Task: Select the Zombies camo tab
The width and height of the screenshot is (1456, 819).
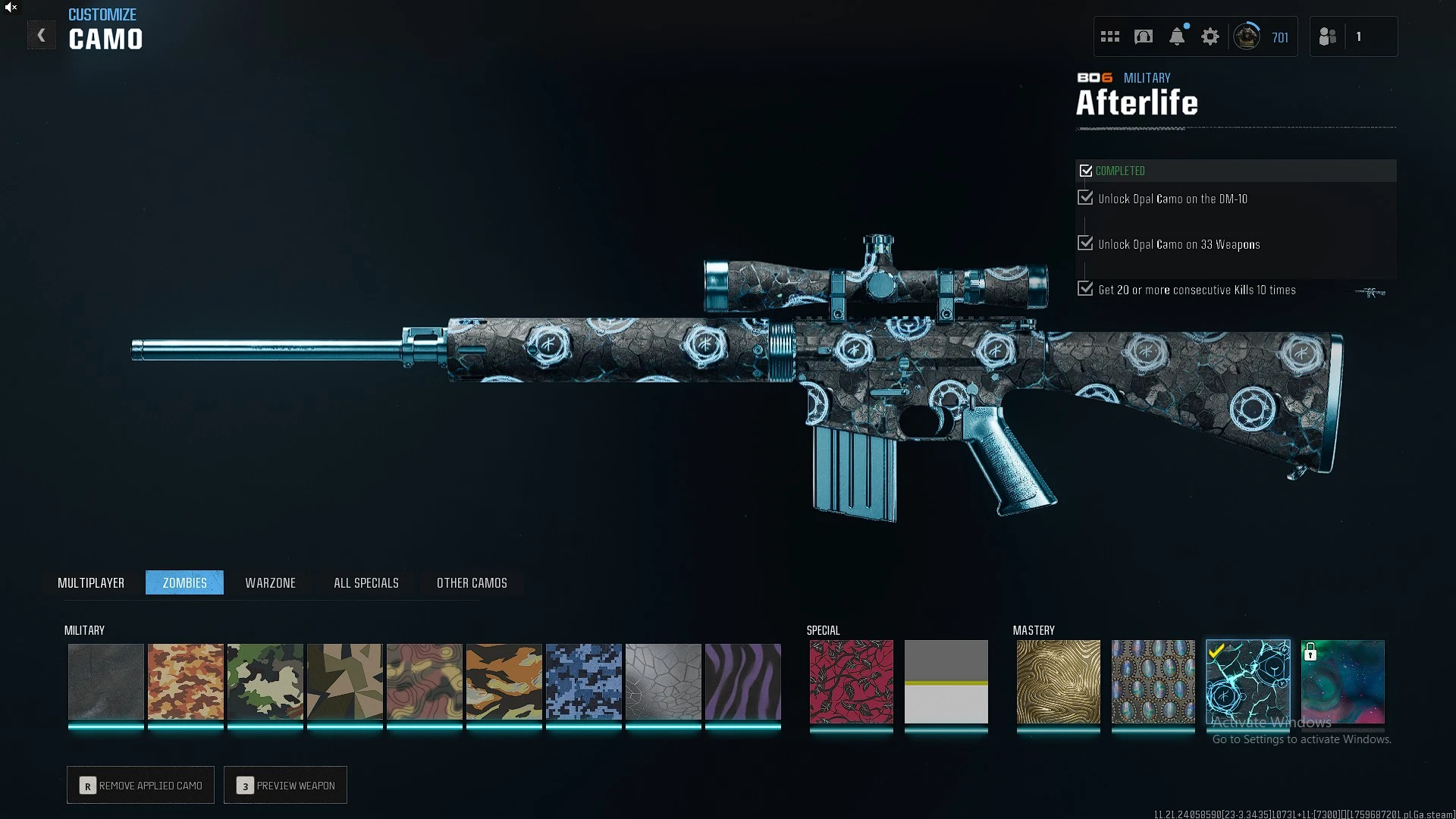Action: pyautogui.click(x=184, y=582)
